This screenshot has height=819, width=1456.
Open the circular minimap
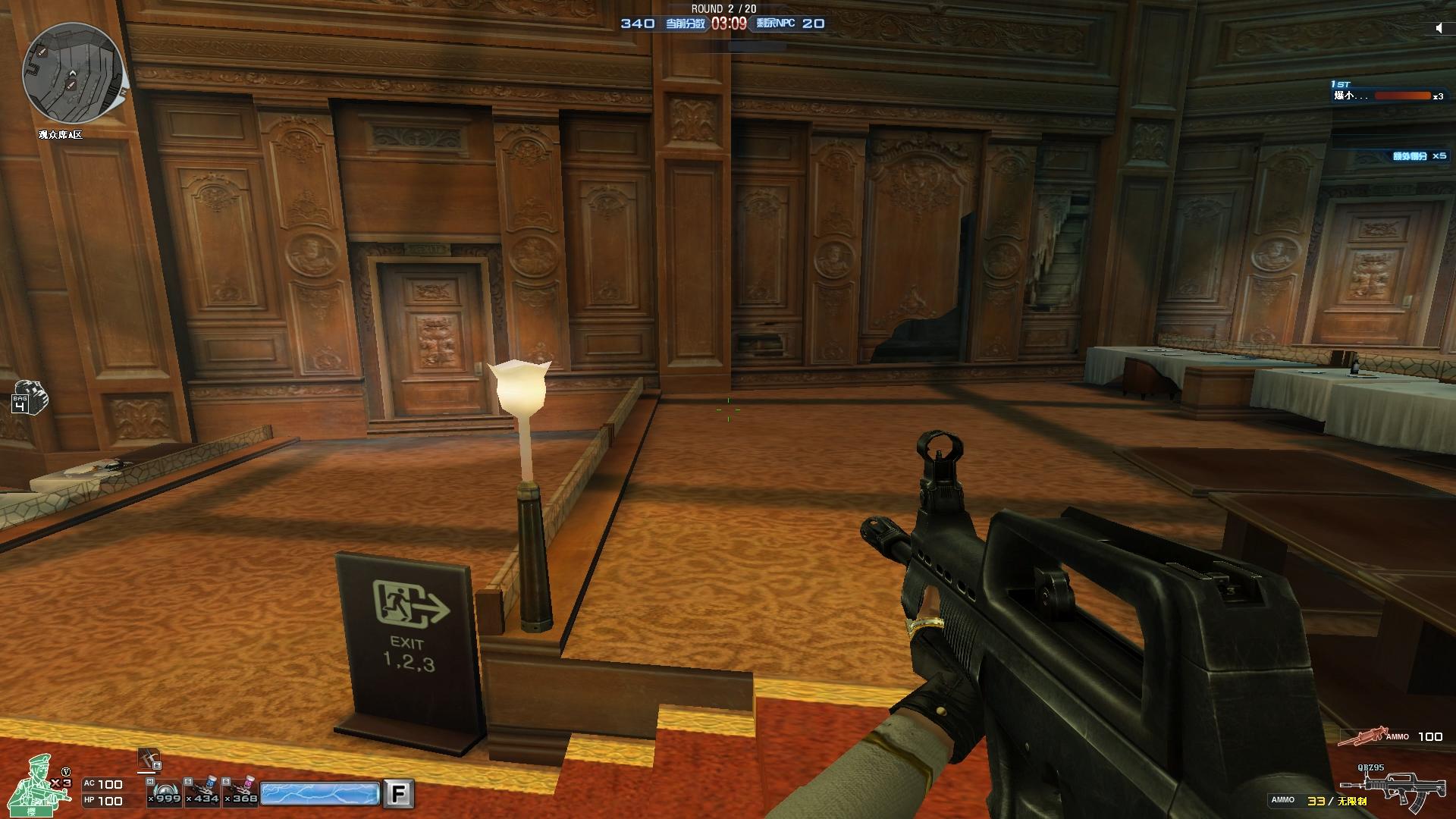pos(73,73)
